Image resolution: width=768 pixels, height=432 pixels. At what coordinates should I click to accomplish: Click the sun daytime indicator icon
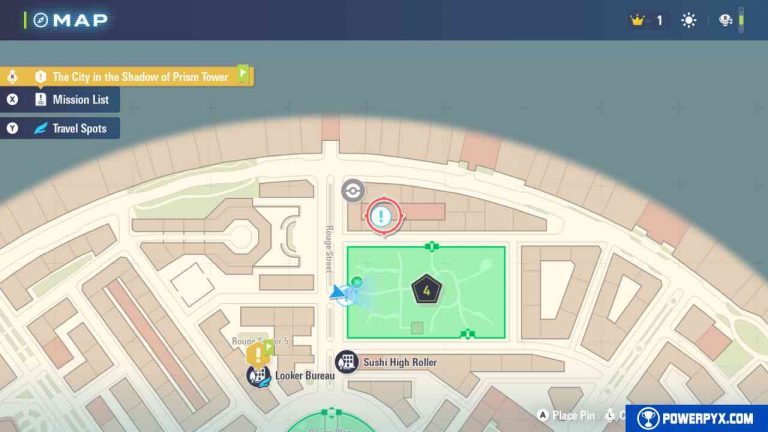point(689,20)
